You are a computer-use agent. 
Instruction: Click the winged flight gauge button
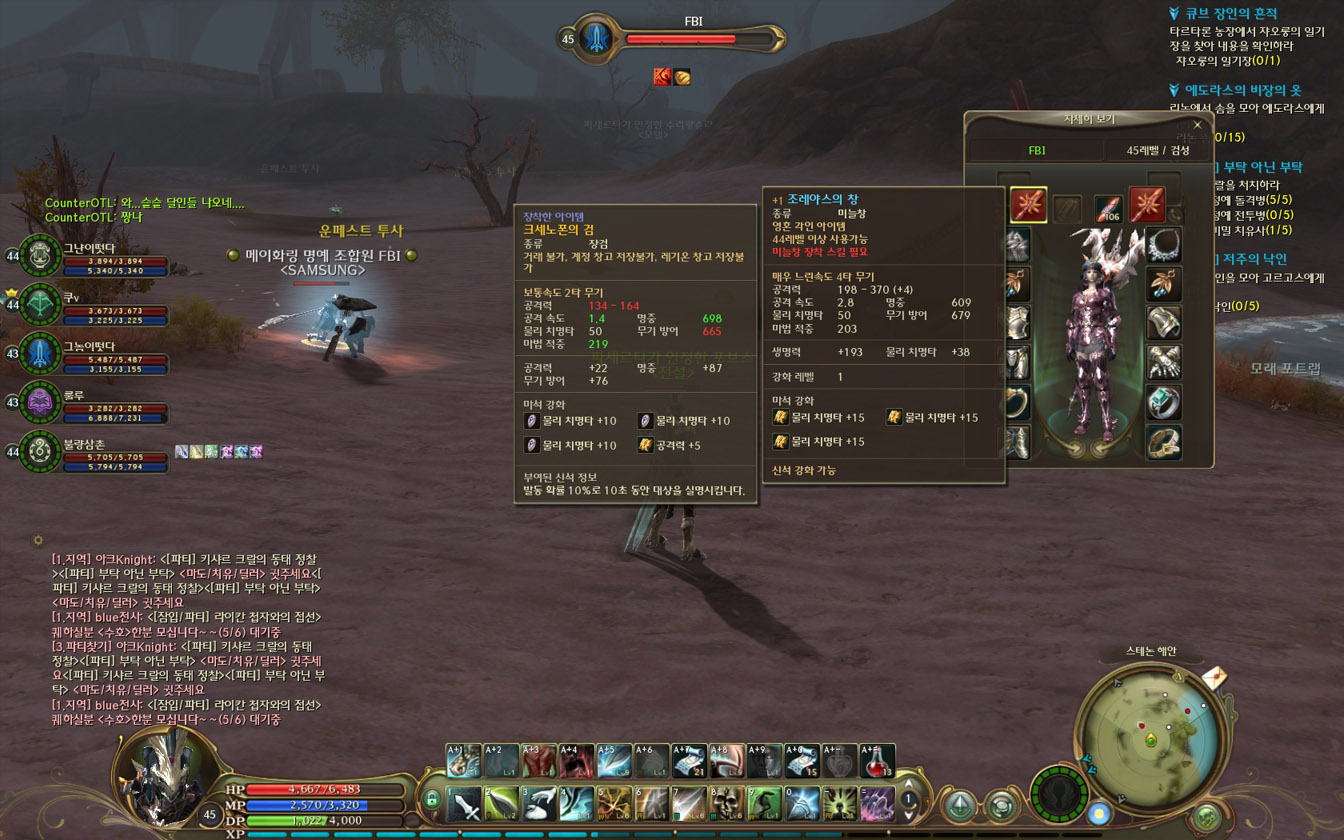pyautogui.click(x=1059, y=794)
